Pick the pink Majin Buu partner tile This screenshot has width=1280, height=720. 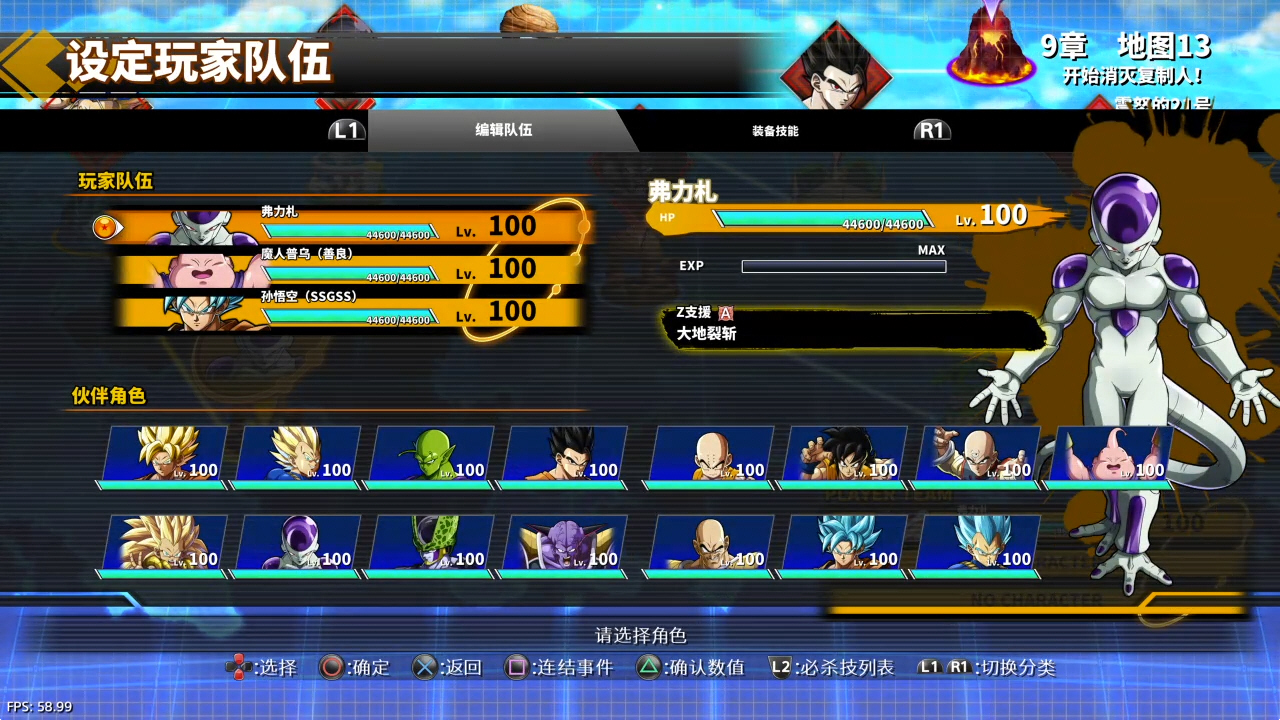(x=1110, y=456)
